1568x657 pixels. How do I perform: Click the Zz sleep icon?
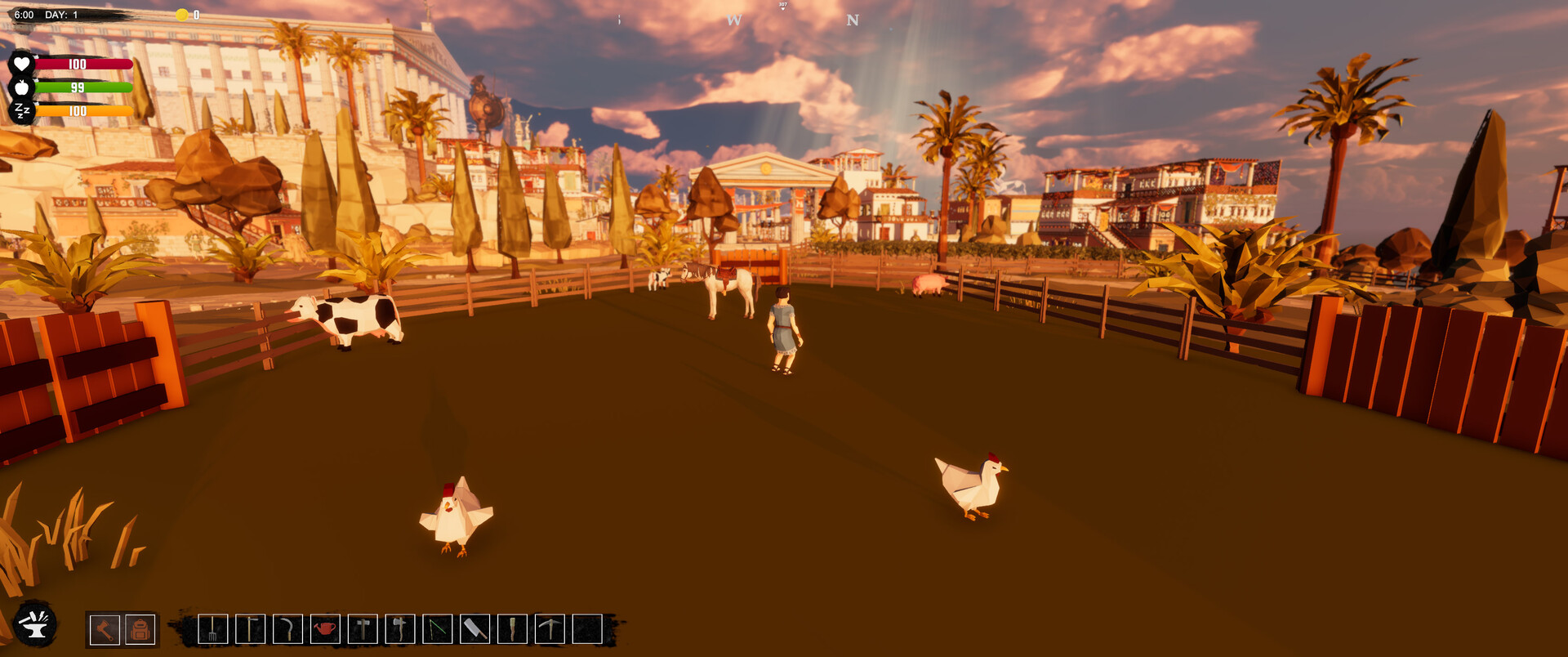point(22,110)
